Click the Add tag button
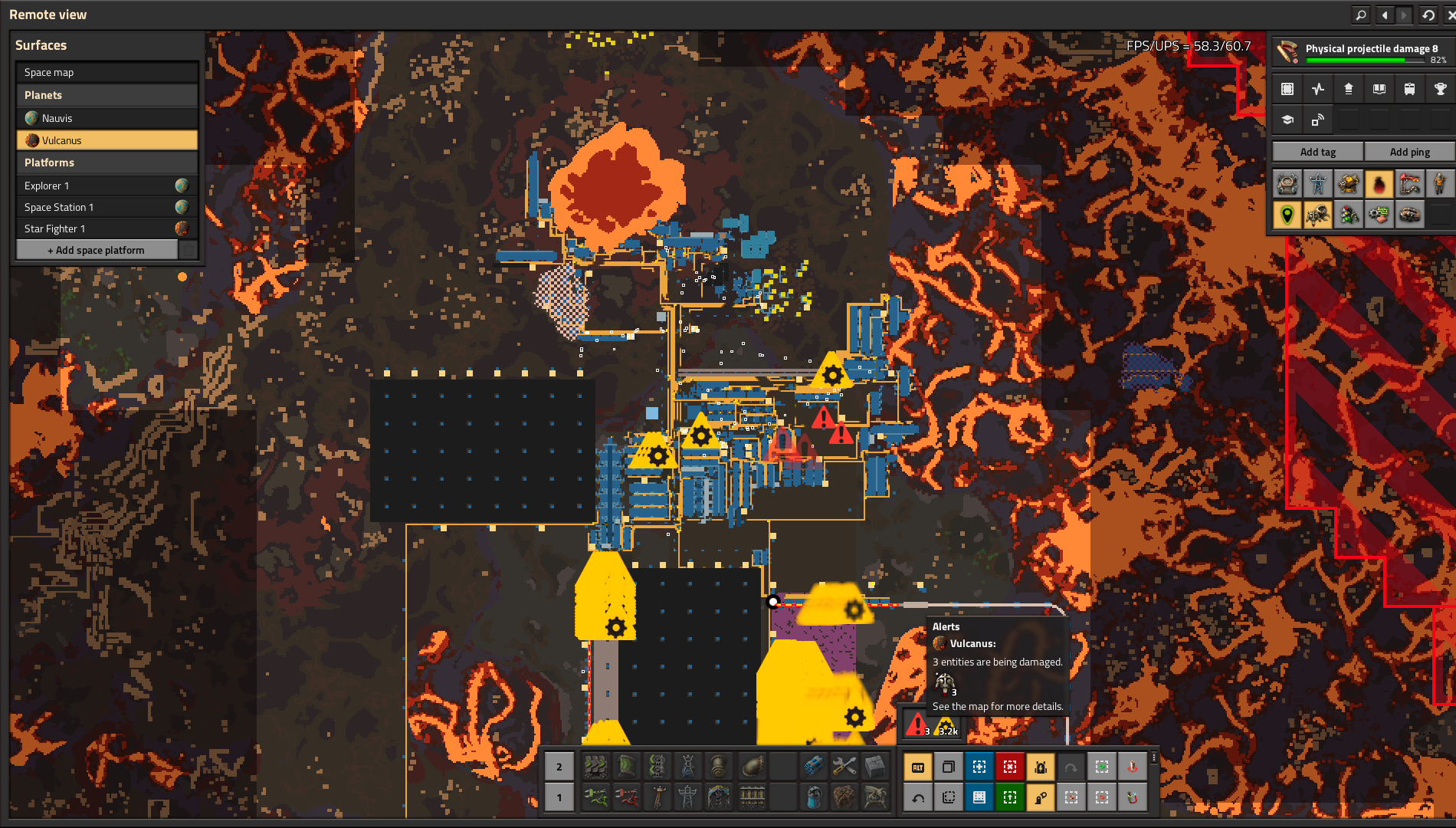Viewport: 1456px width, 828px height. (x=1317, y=152)
